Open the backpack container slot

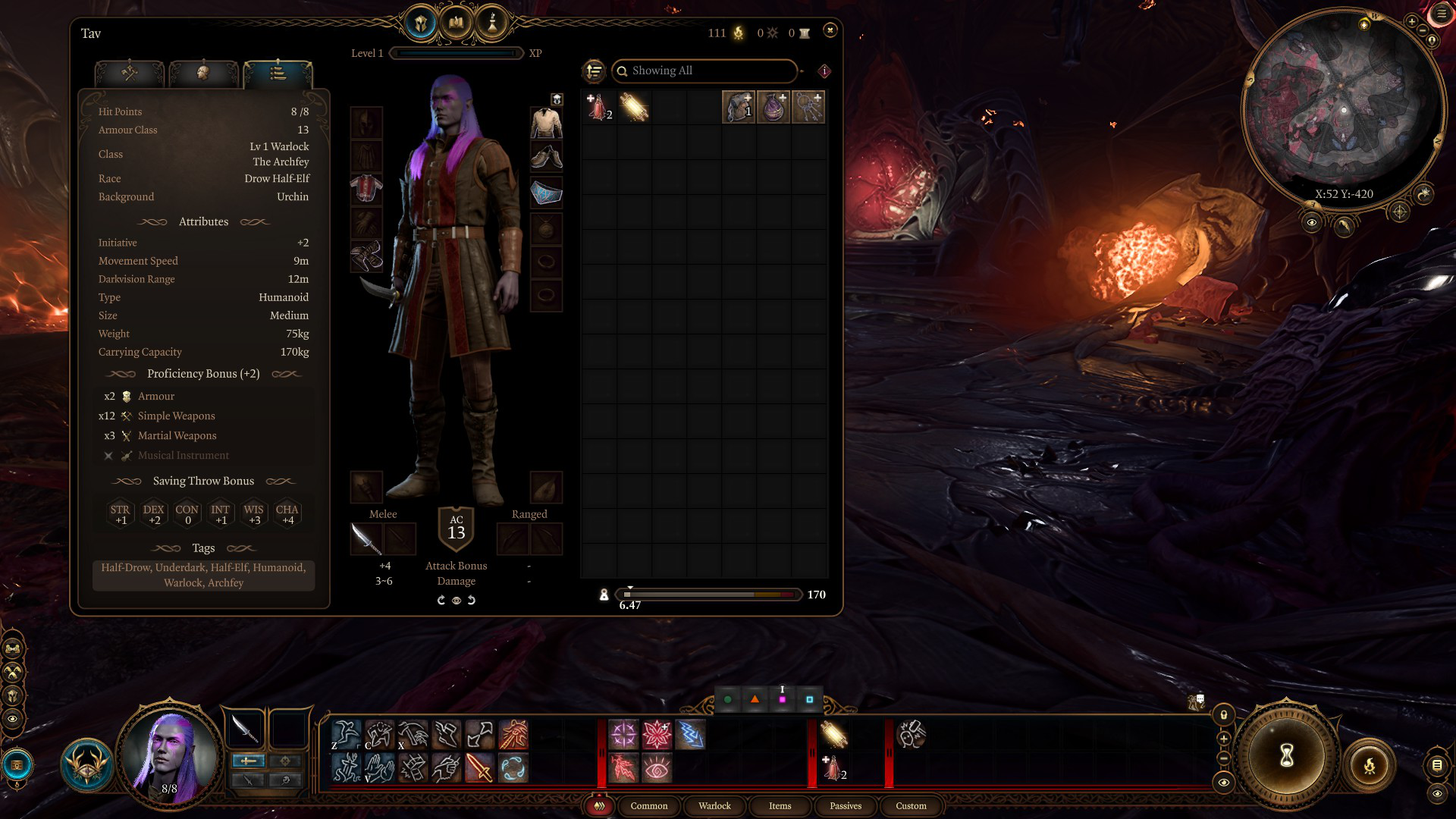pos(738,108)
